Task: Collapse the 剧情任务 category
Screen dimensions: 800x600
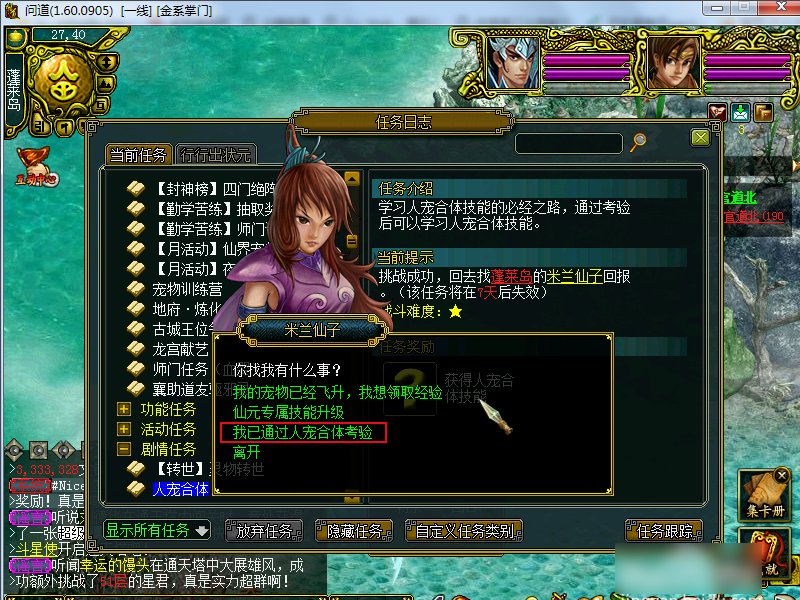Action: click(x=124, y=449)
